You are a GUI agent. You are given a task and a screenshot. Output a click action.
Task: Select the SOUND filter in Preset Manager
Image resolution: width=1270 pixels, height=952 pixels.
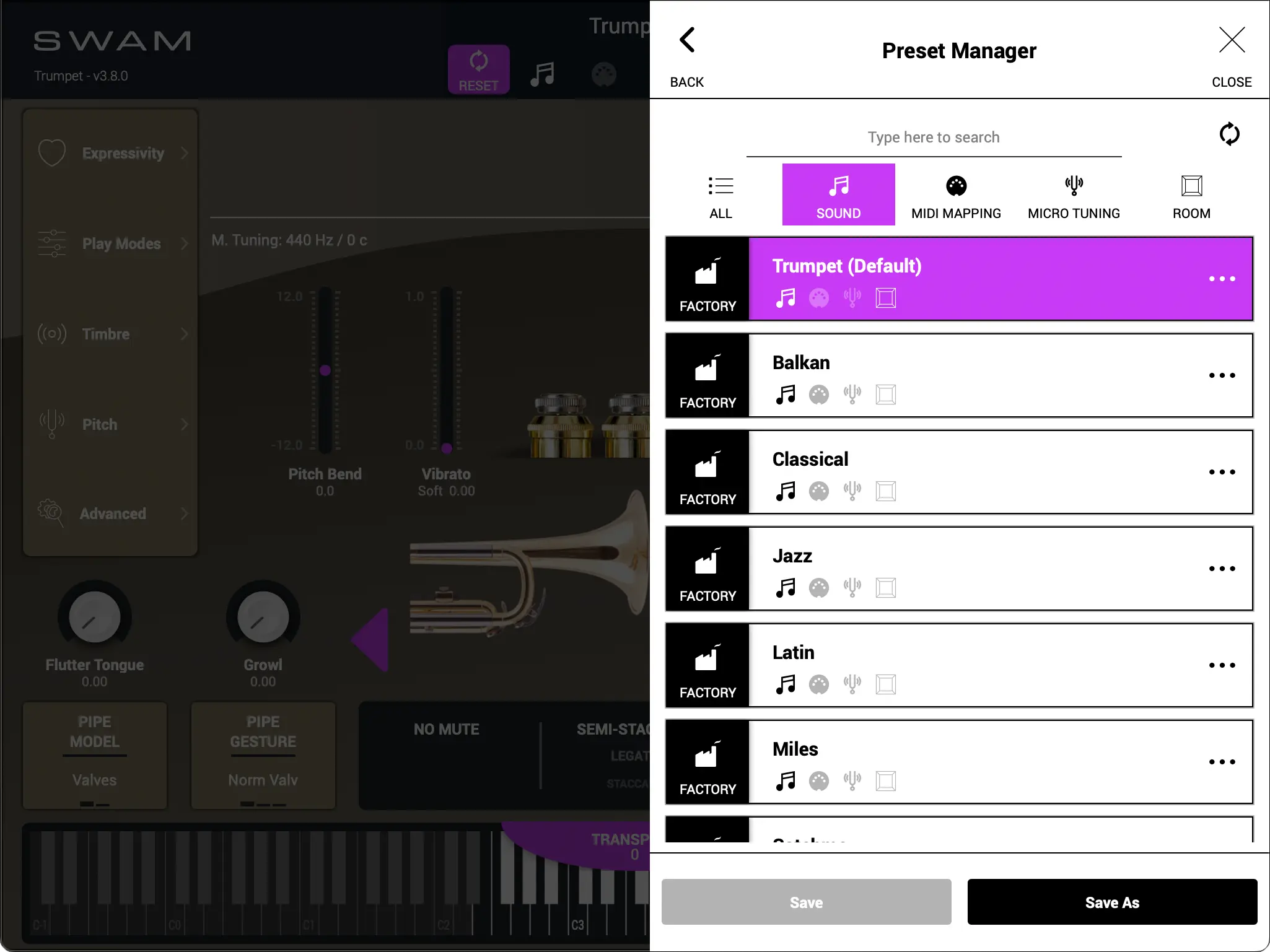tap(838, 194)
